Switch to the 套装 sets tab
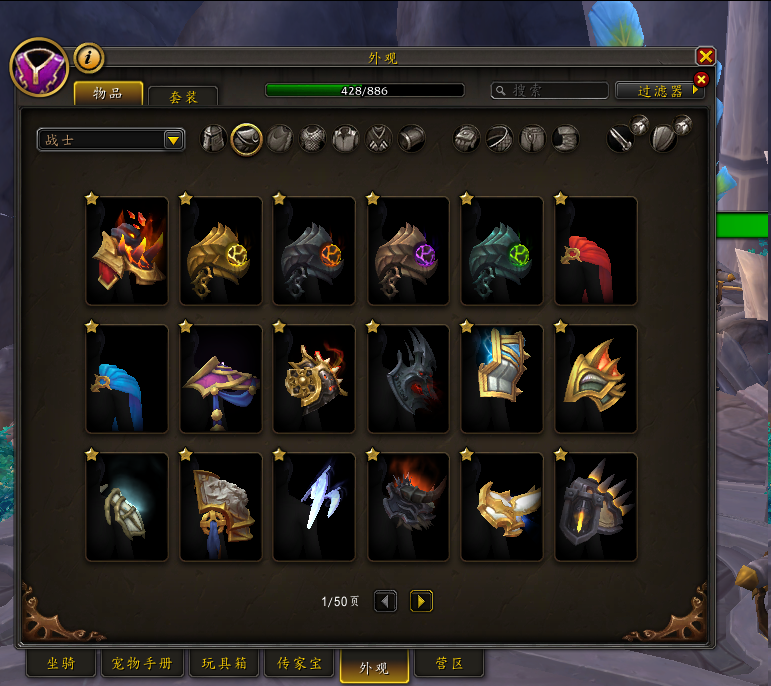Viewport: 771px width, 686px height. tap(183, 97)
